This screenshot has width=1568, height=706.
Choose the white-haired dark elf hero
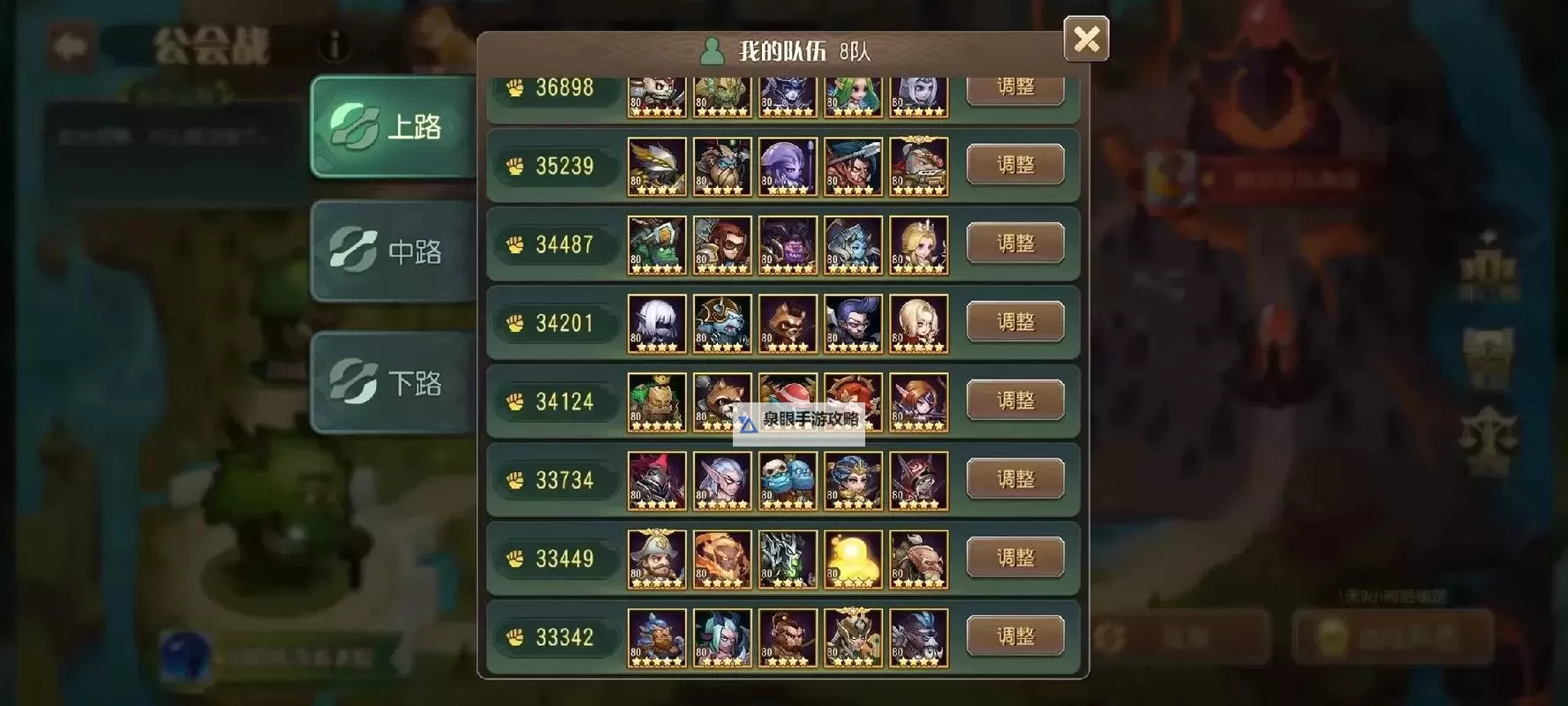tap(657, 323)
